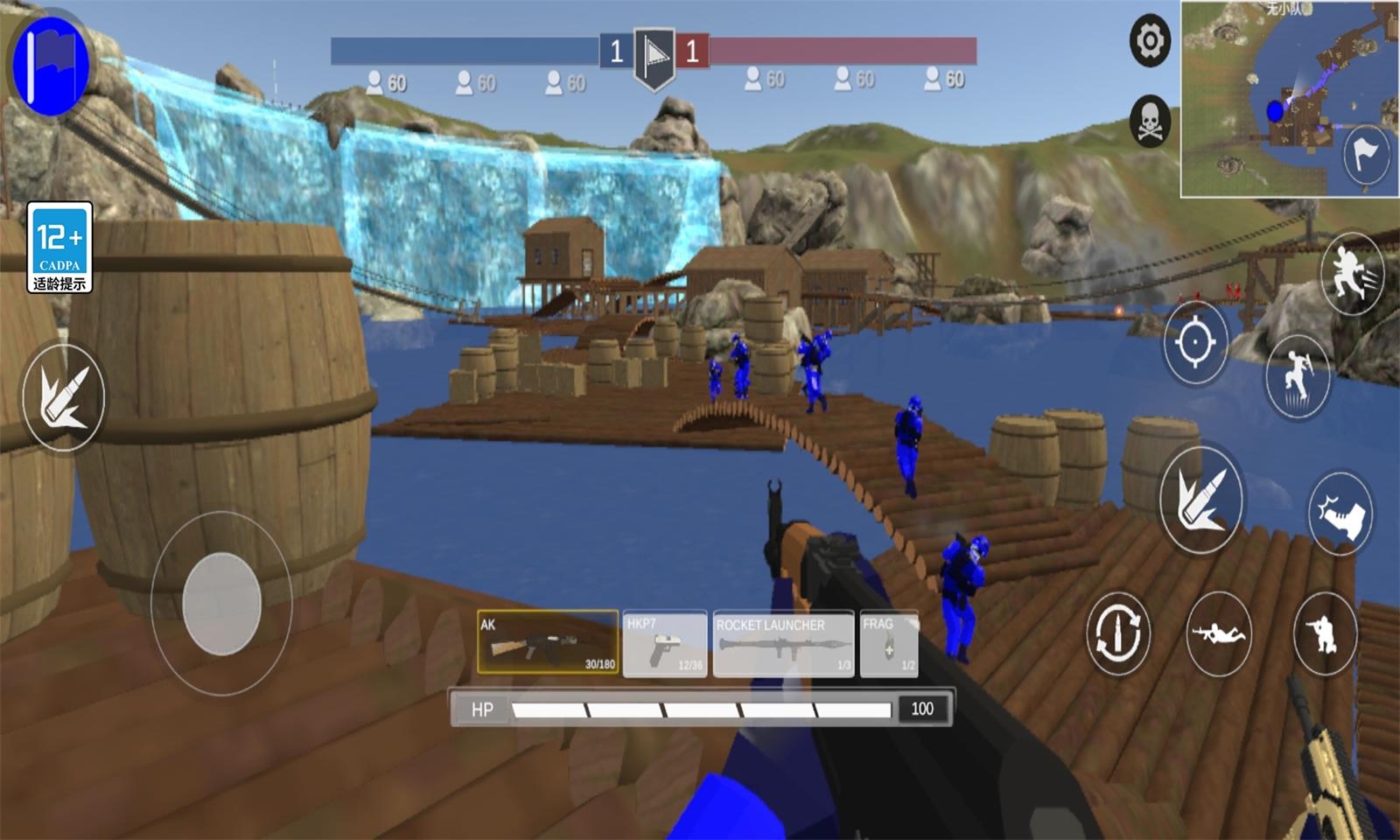Viewport: 1400px width, 840px height.
Task: Choose the Frag grenade slot
Action: [x=889, y=645]
